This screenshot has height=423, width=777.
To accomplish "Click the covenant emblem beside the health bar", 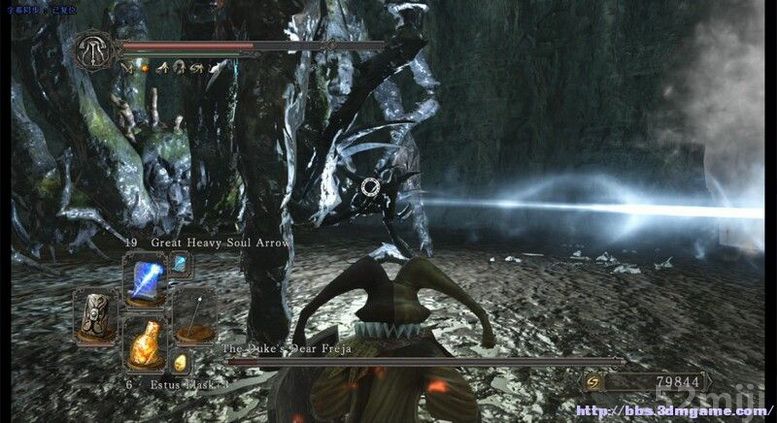I will pos(94,51).
